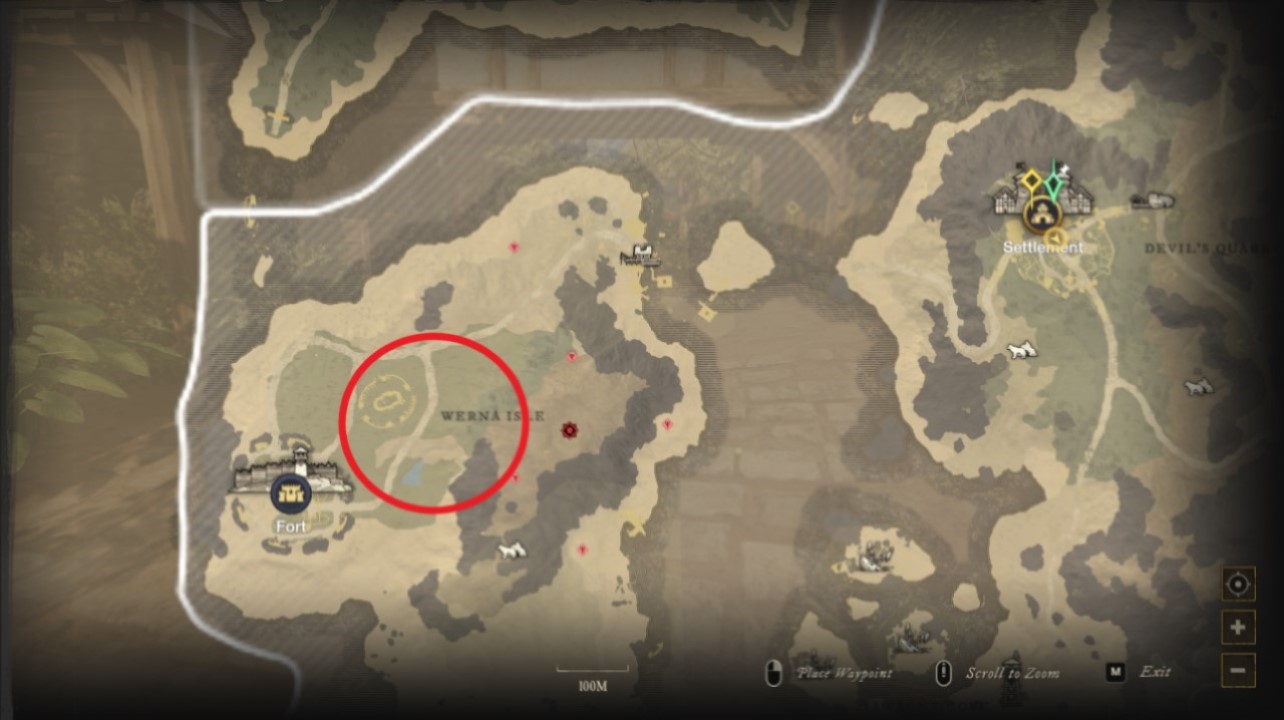Image resolution: width=1284 pixels, height=720 pixels.
Task: Click the mouse icon next to Place Waypoint
Action: (x=773, y=670)
